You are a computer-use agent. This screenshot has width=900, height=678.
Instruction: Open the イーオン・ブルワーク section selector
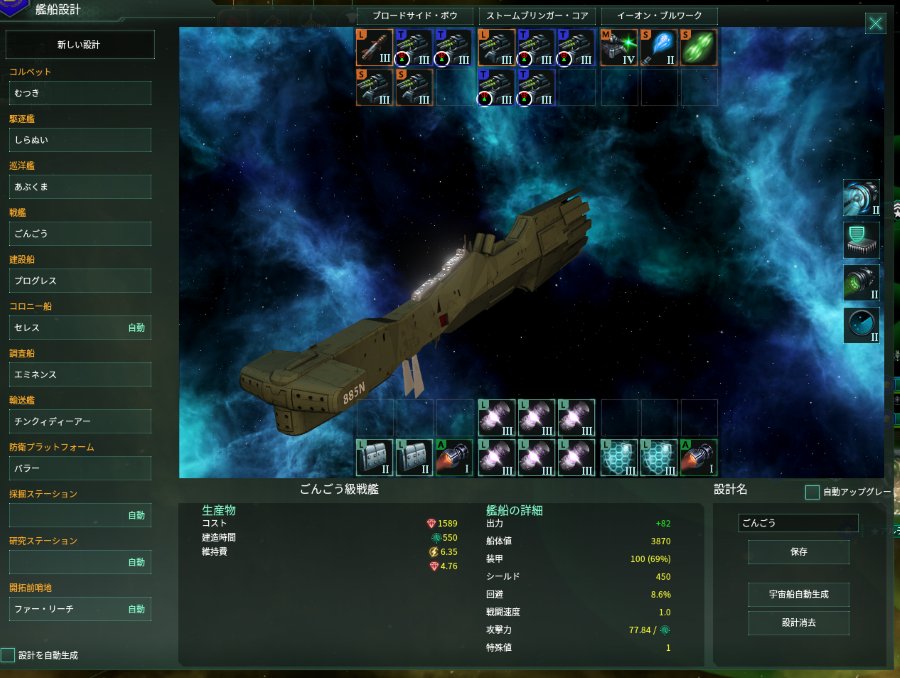point(659,16)
